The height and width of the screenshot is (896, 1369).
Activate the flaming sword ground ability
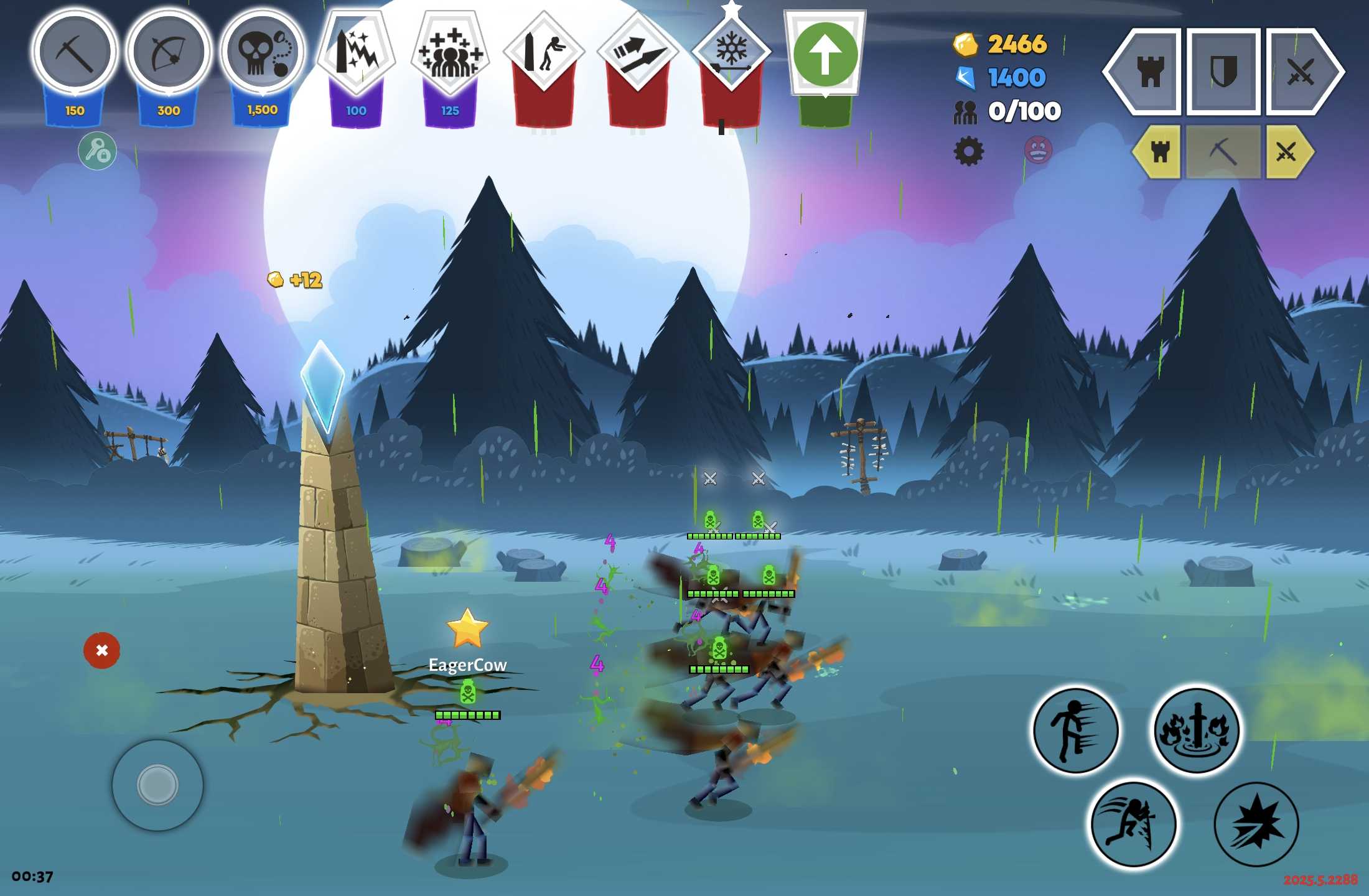tap(1196, 730)
